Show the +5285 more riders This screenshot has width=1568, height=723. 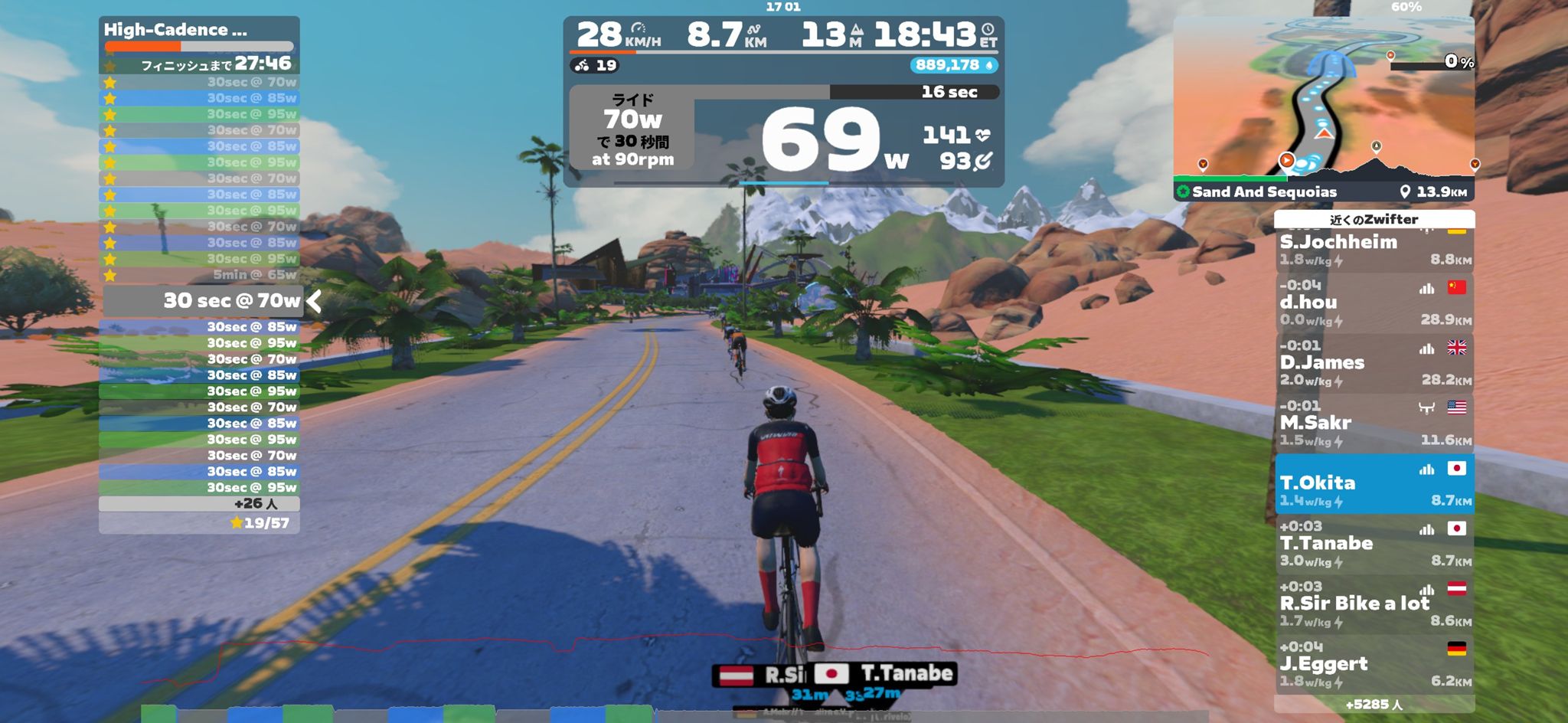pyautogui.click(x=1374, y=705)
